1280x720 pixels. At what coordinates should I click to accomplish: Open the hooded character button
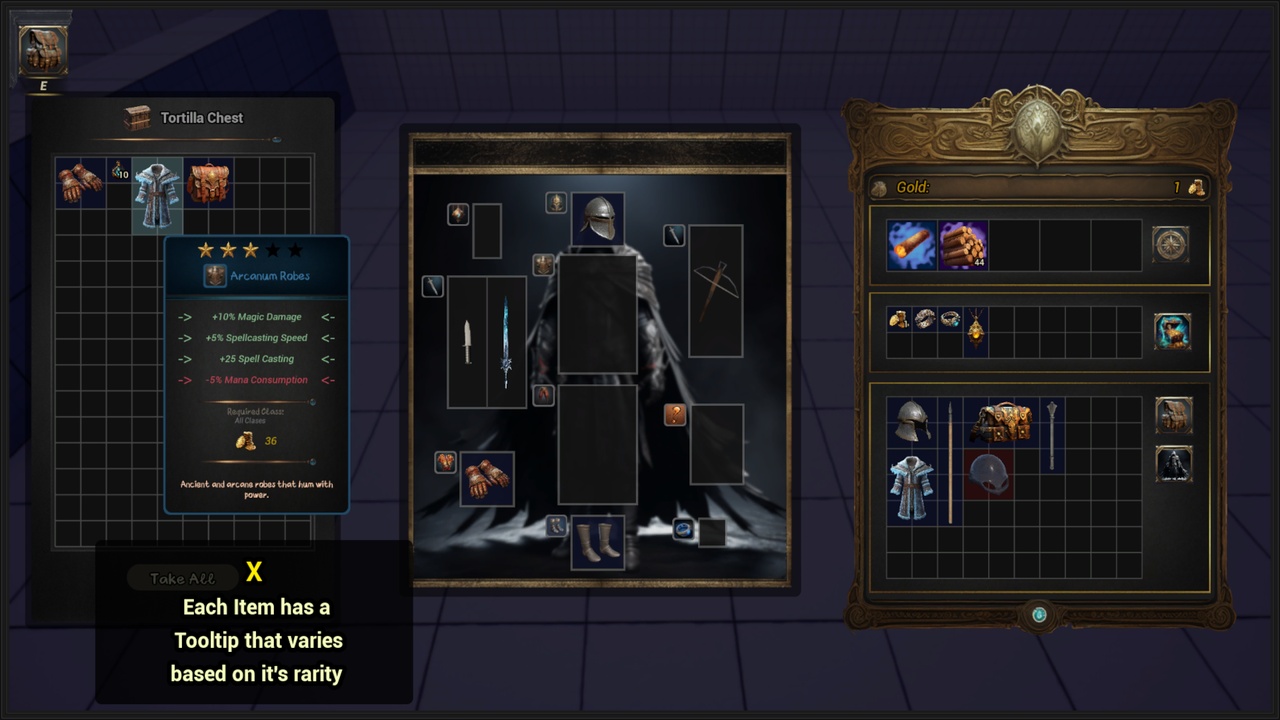pyautogui.click(x=1173, y=465)
